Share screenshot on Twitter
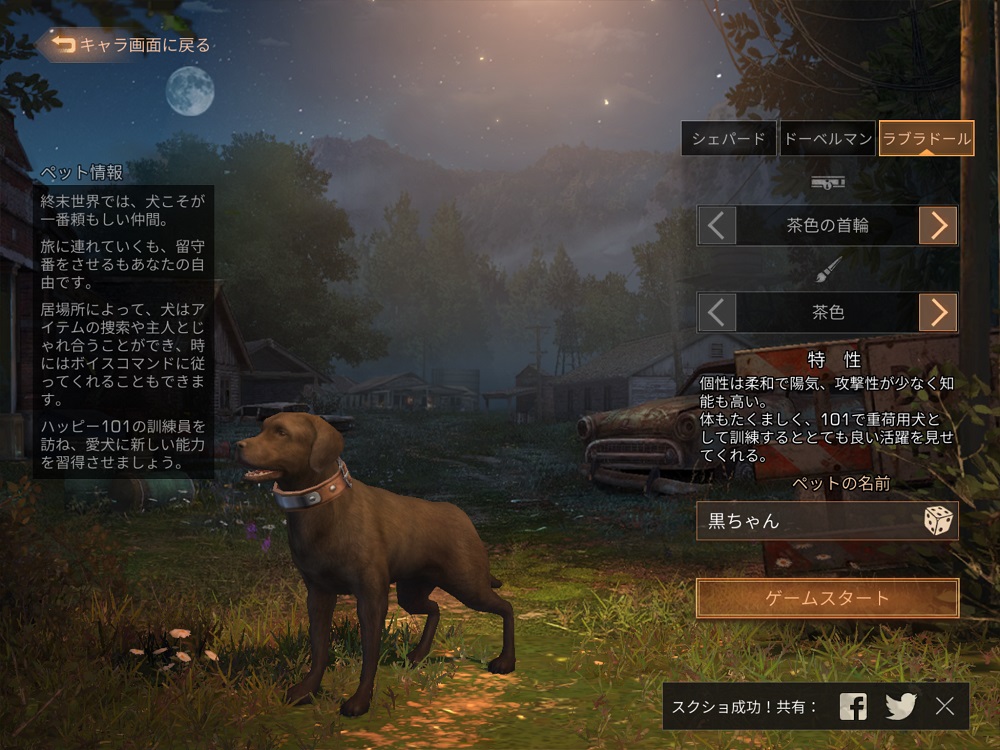 pyautogui.click(x=900, y=707)
